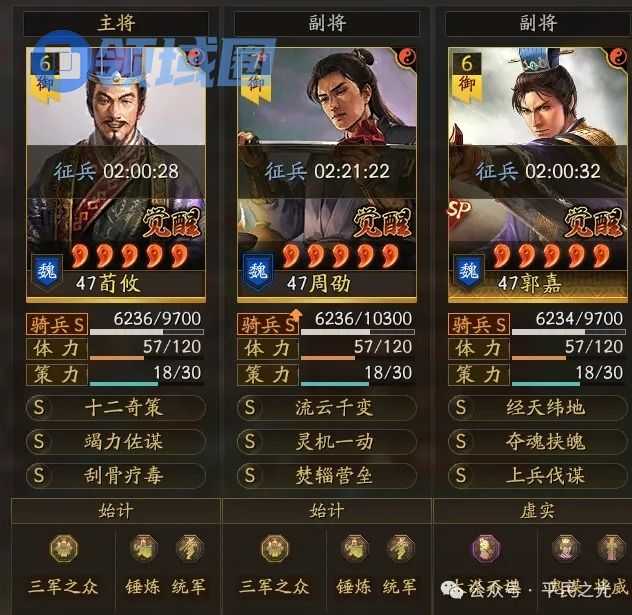
Task: Click the 锤炼 icon under 荀攸
Action: (144, 549)
